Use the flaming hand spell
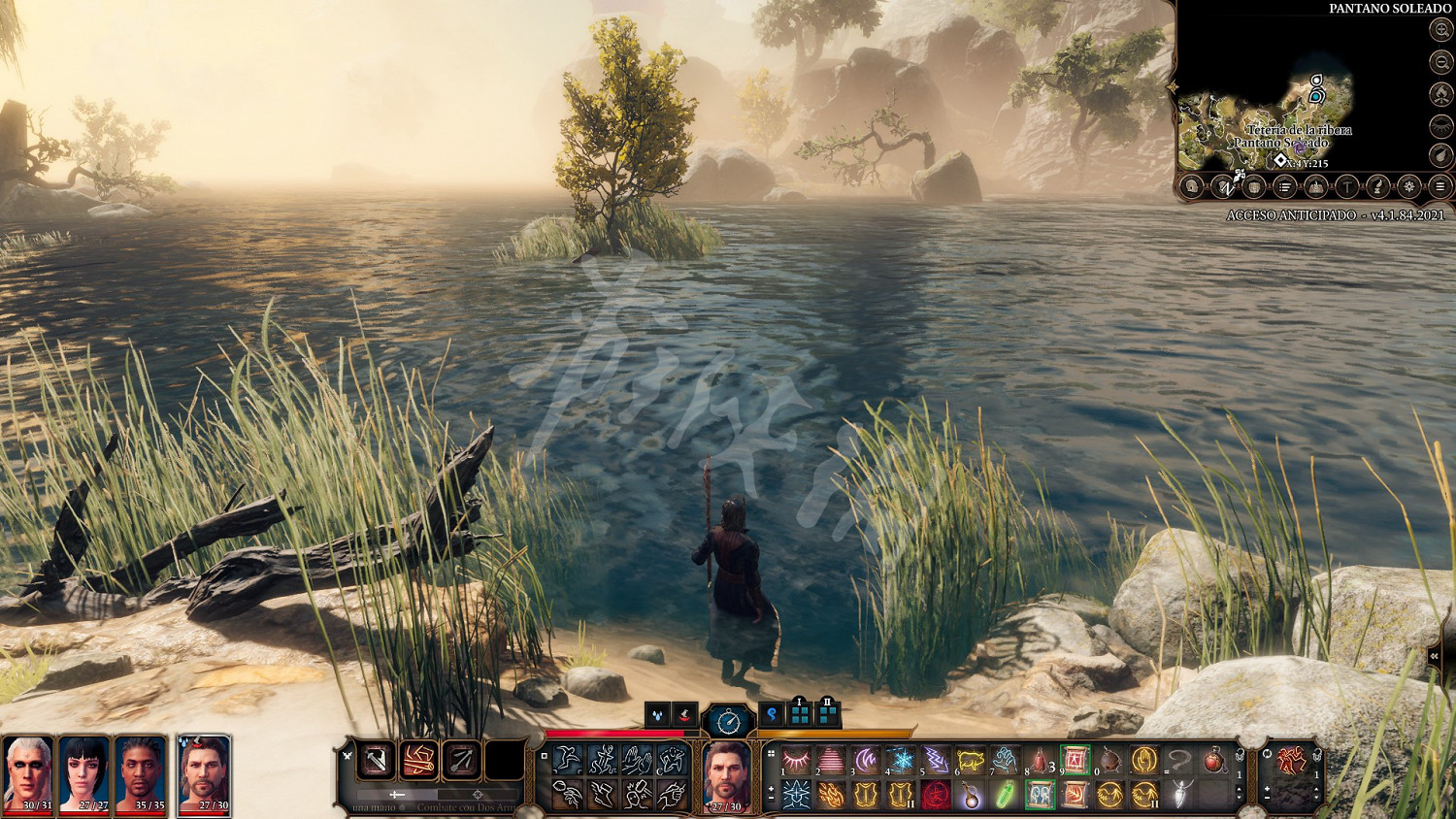This screenshot has height=819, width=1456. coord(831,796)
